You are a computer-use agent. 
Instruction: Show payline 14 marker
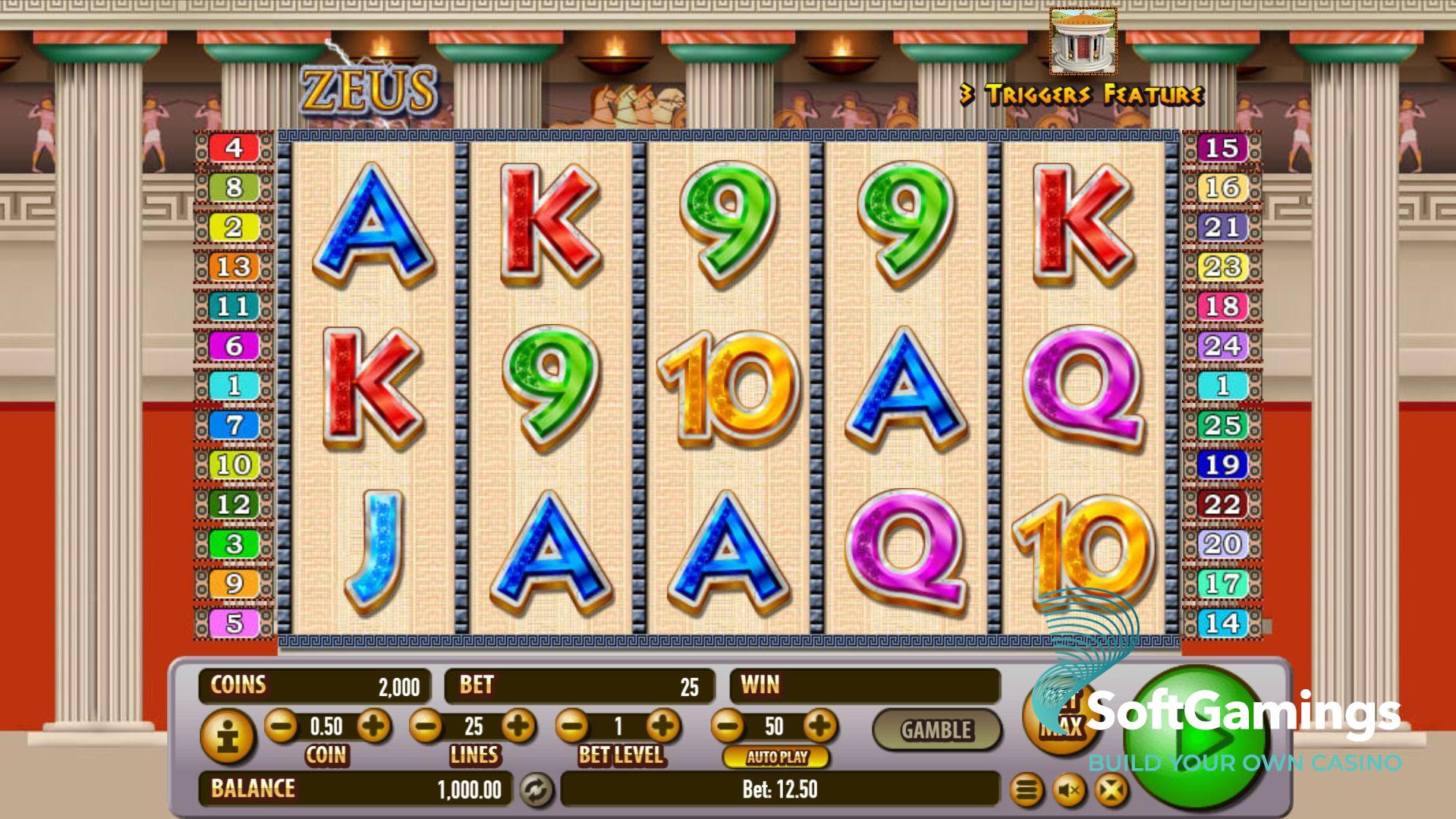tap(1222, 623)
